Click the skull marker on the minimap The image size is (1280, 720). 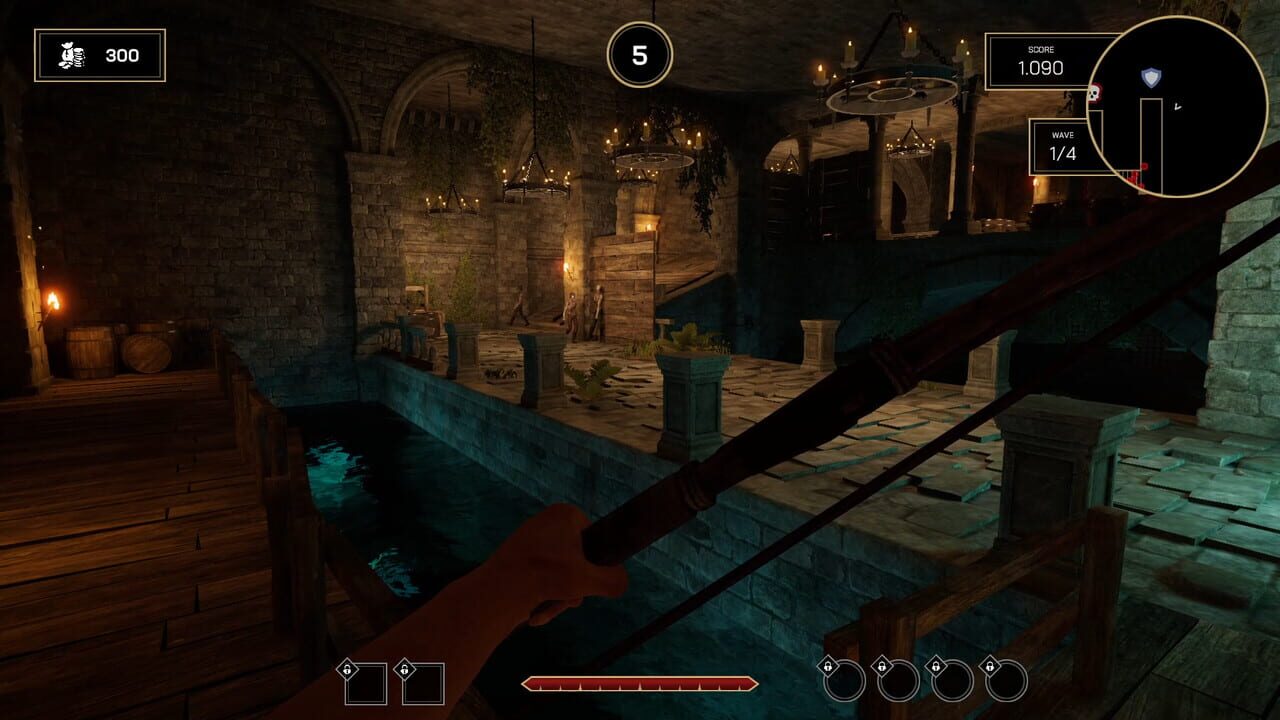point(1094,93)
